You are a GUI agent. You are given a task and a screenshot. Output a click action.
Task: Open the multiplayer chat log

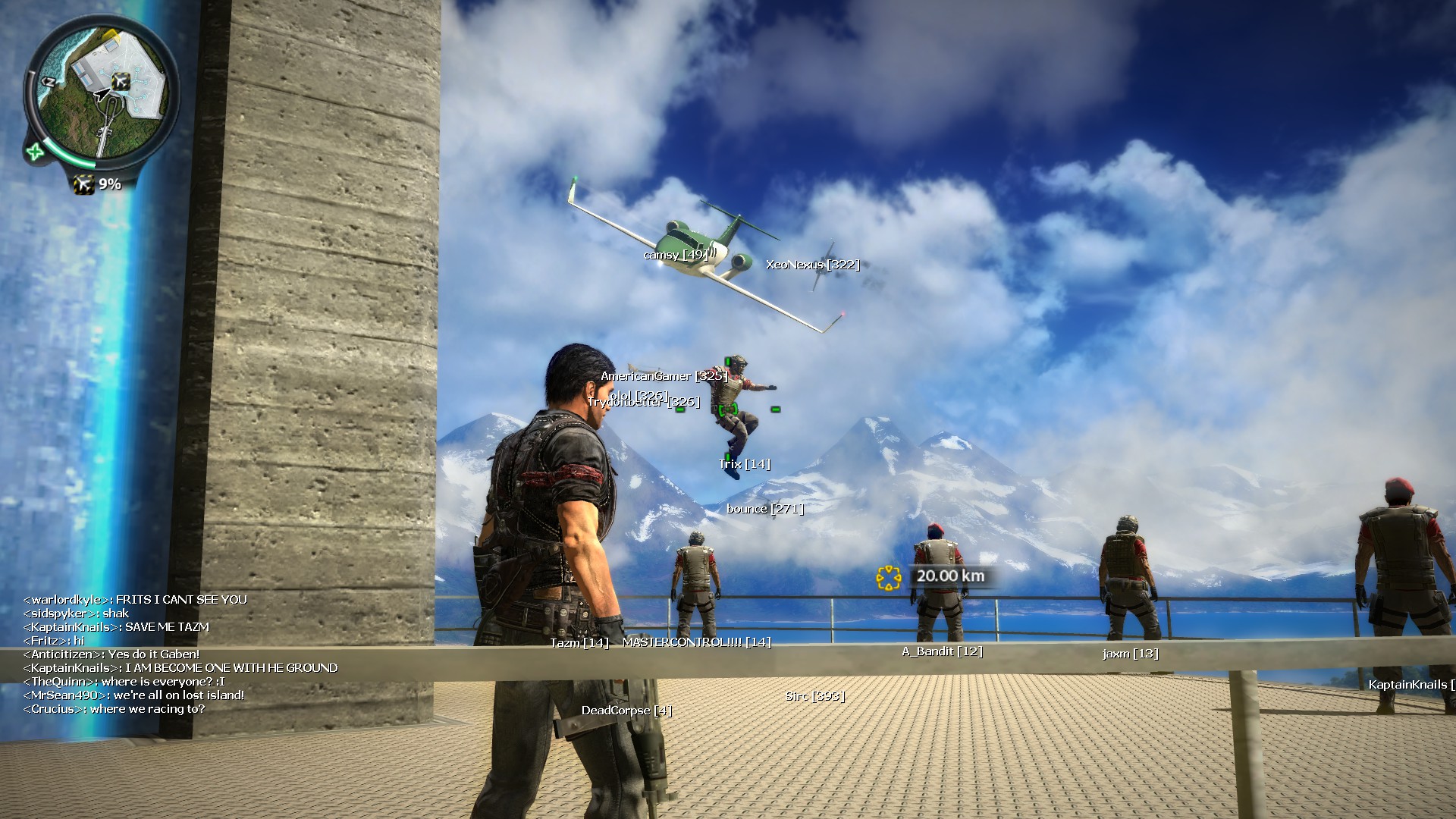click(180, 654)
